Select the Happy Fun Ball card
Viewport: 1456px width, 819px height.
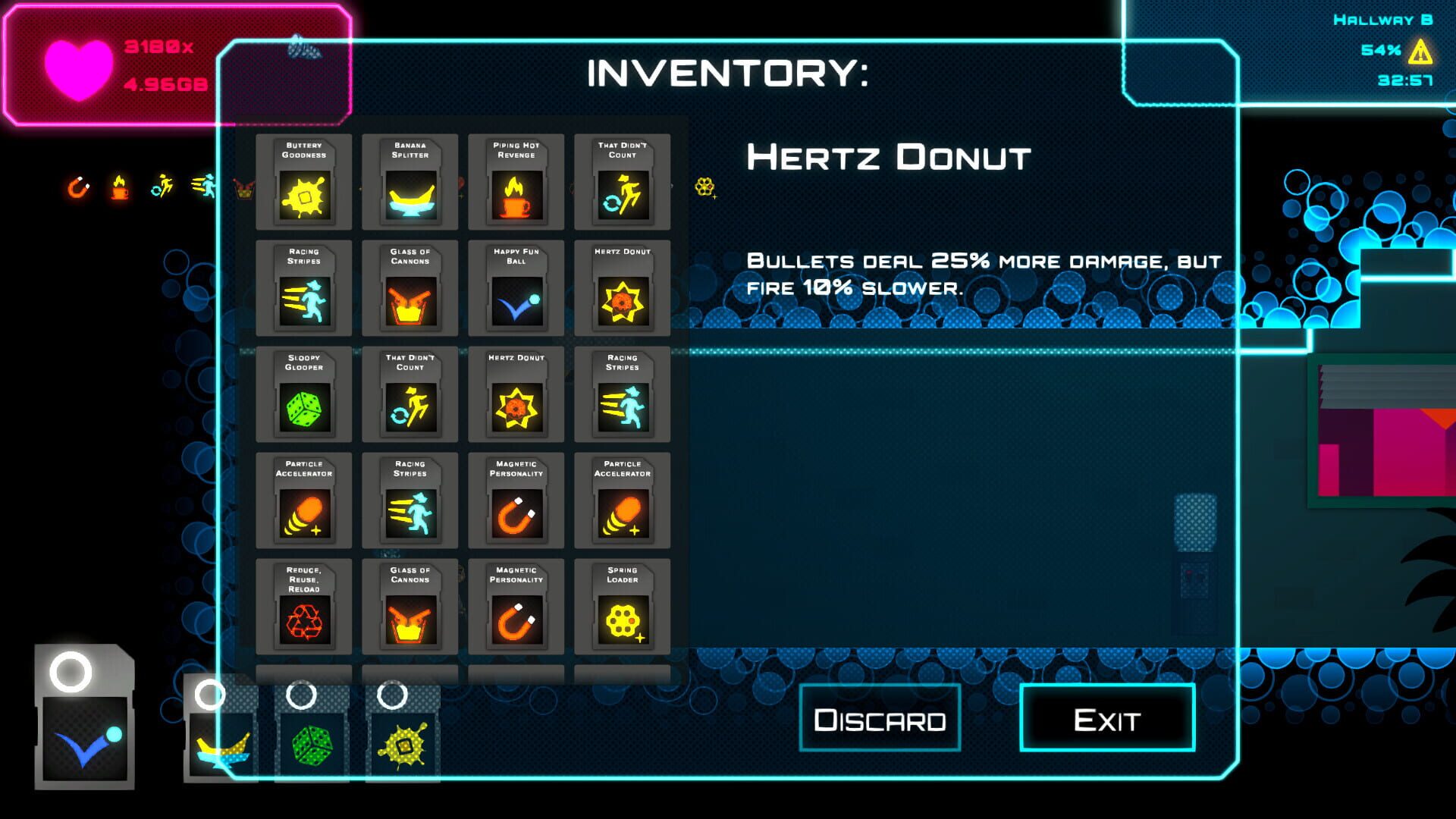(x=516, y=288)
